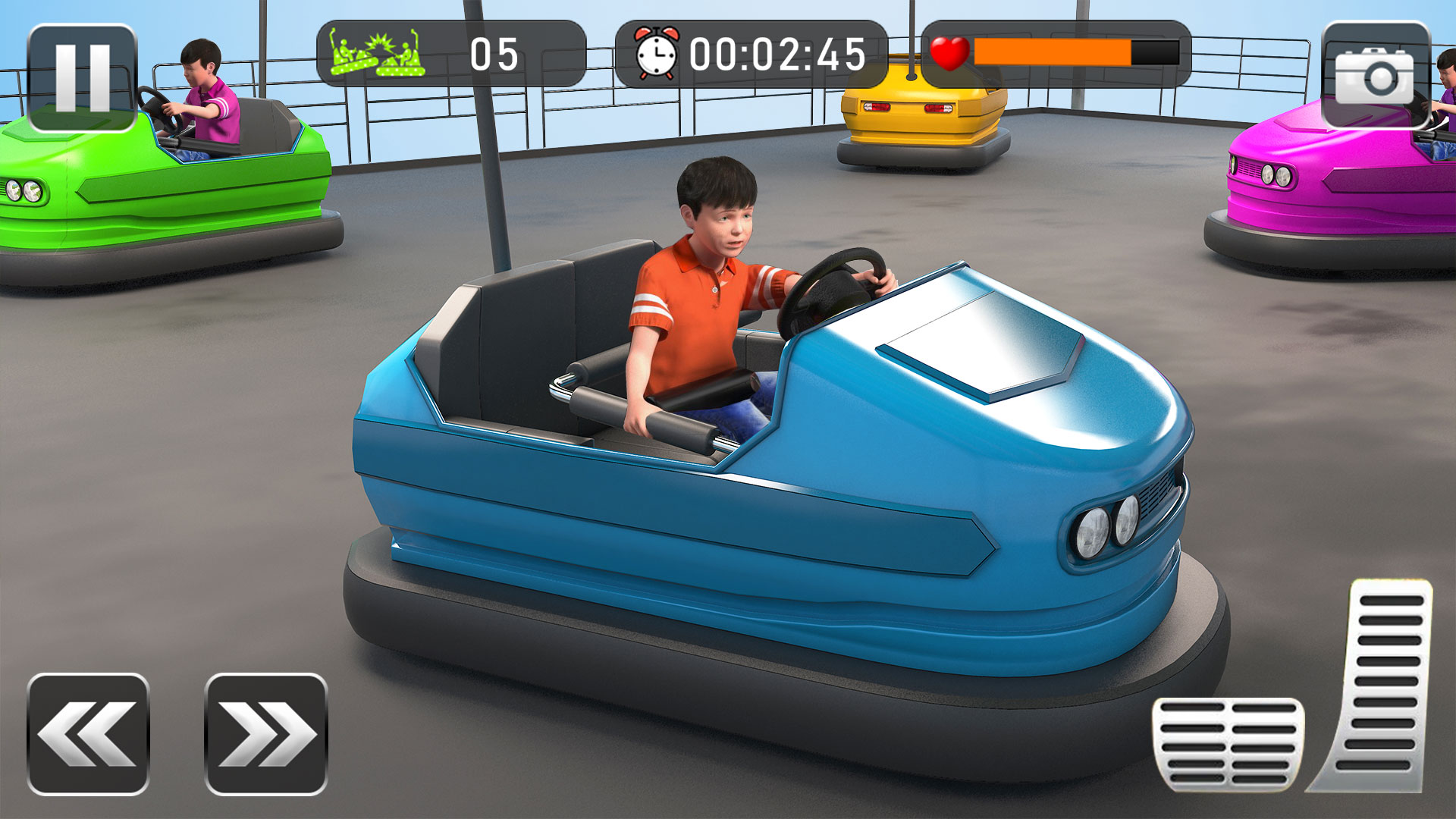The width and height of the screenshot is (1456, 819).
Task: Click the green bumper cars collision icon
Action: (375, 53)
